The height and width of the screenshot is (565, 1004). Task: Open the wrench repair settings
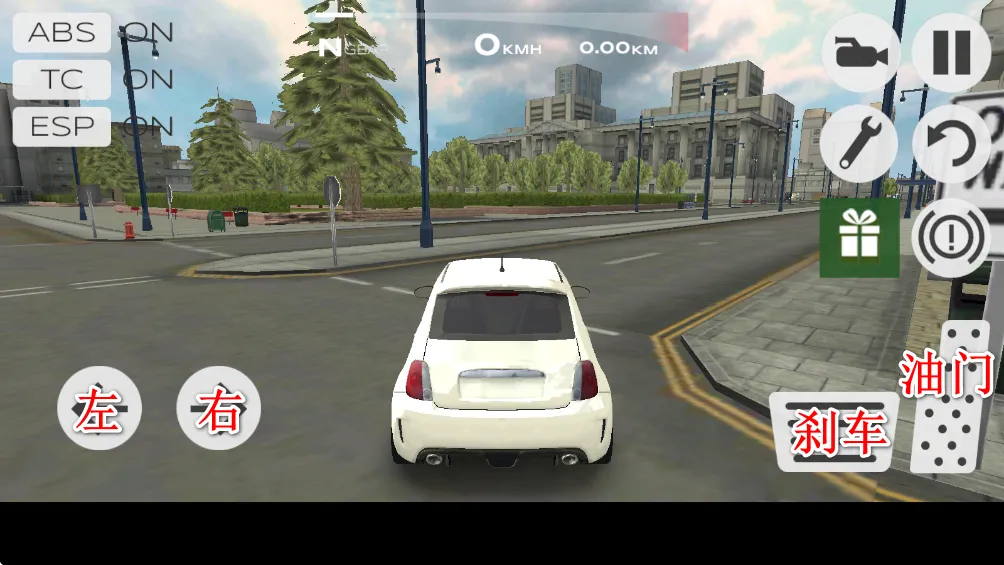click(859, 144)
